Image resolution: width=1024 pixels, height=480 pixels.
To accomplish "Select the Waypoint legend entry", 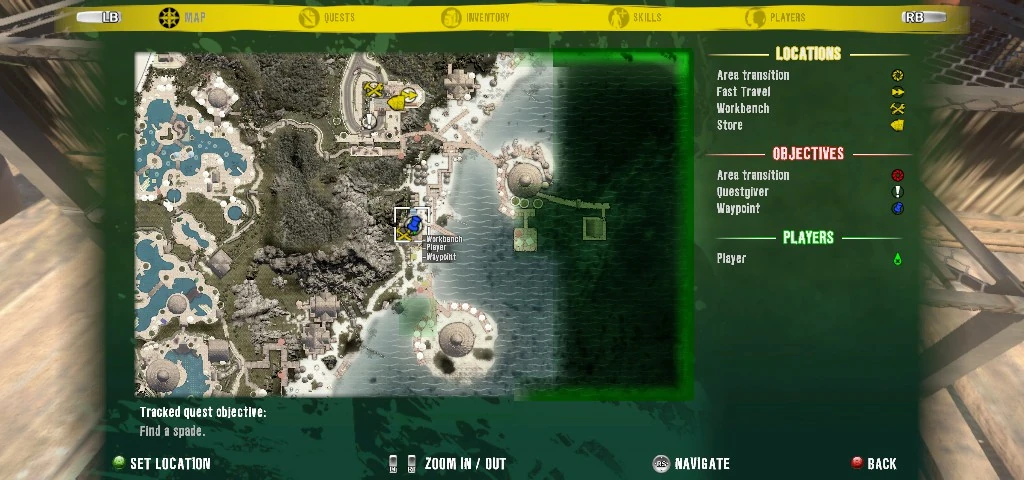I will tap(738, 209).
